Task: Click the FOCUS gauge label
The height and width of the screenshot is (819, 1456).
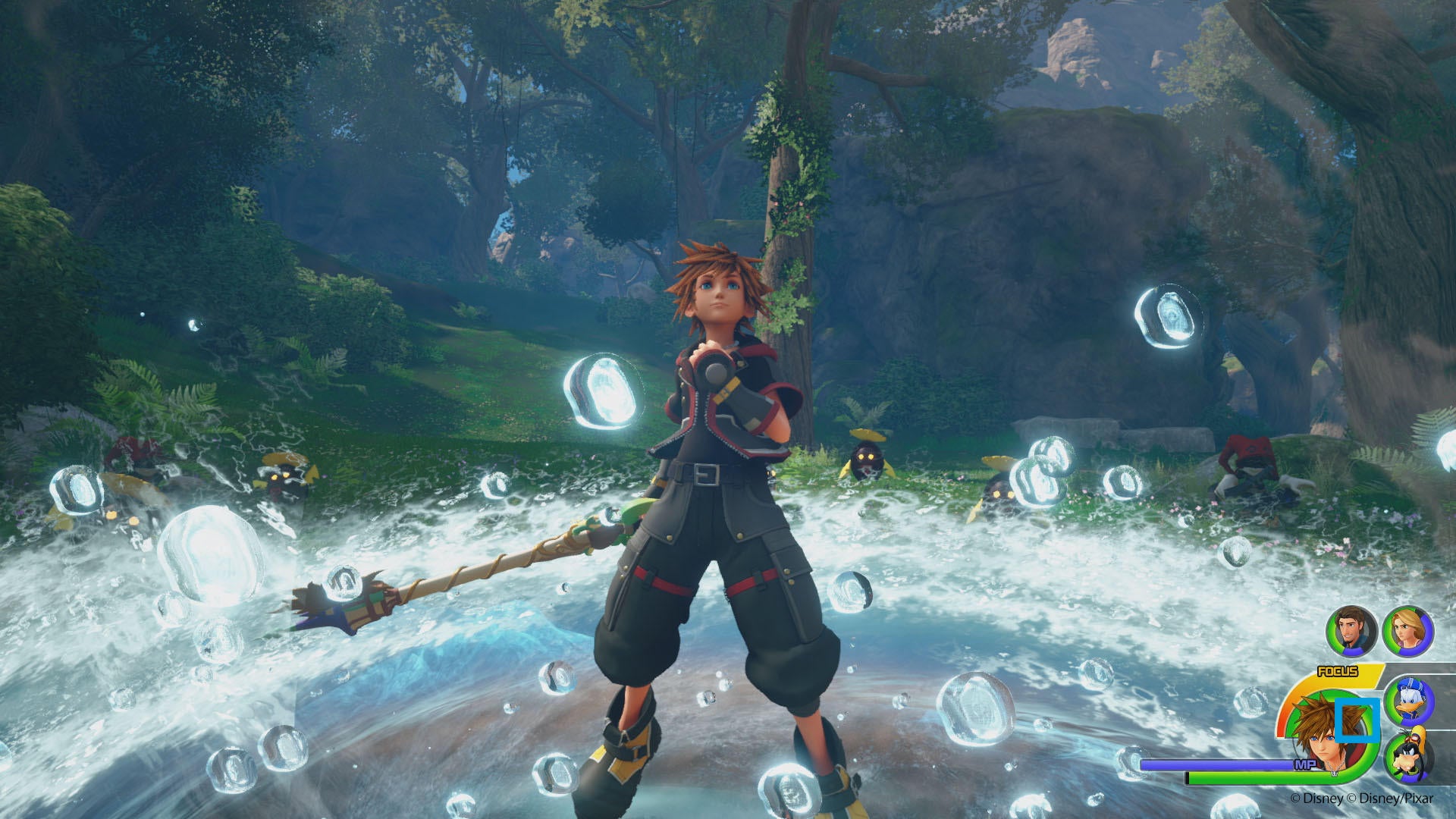Action: [1338, 671]
